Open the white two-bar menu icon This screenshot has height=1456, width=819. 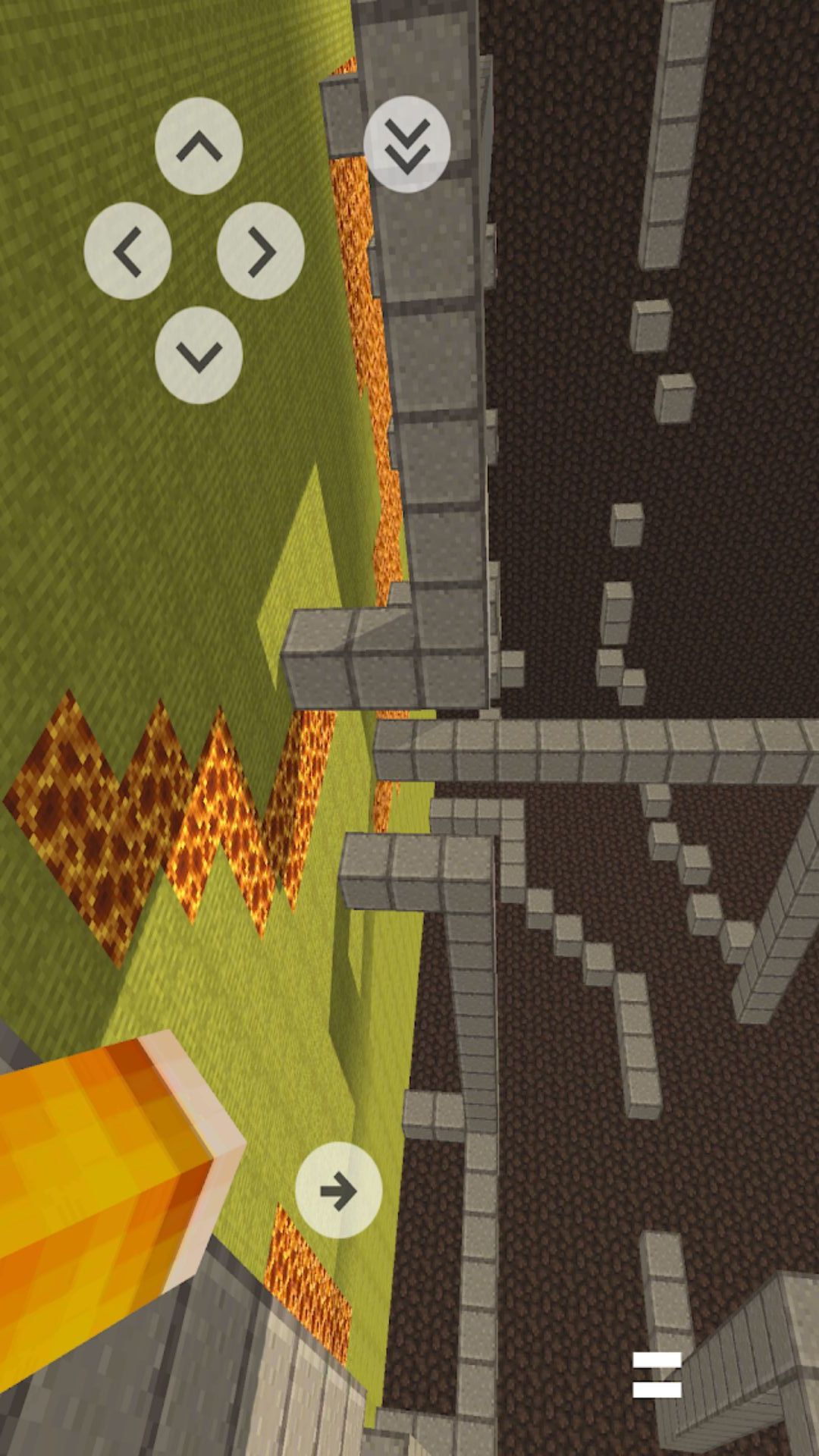657,1374
